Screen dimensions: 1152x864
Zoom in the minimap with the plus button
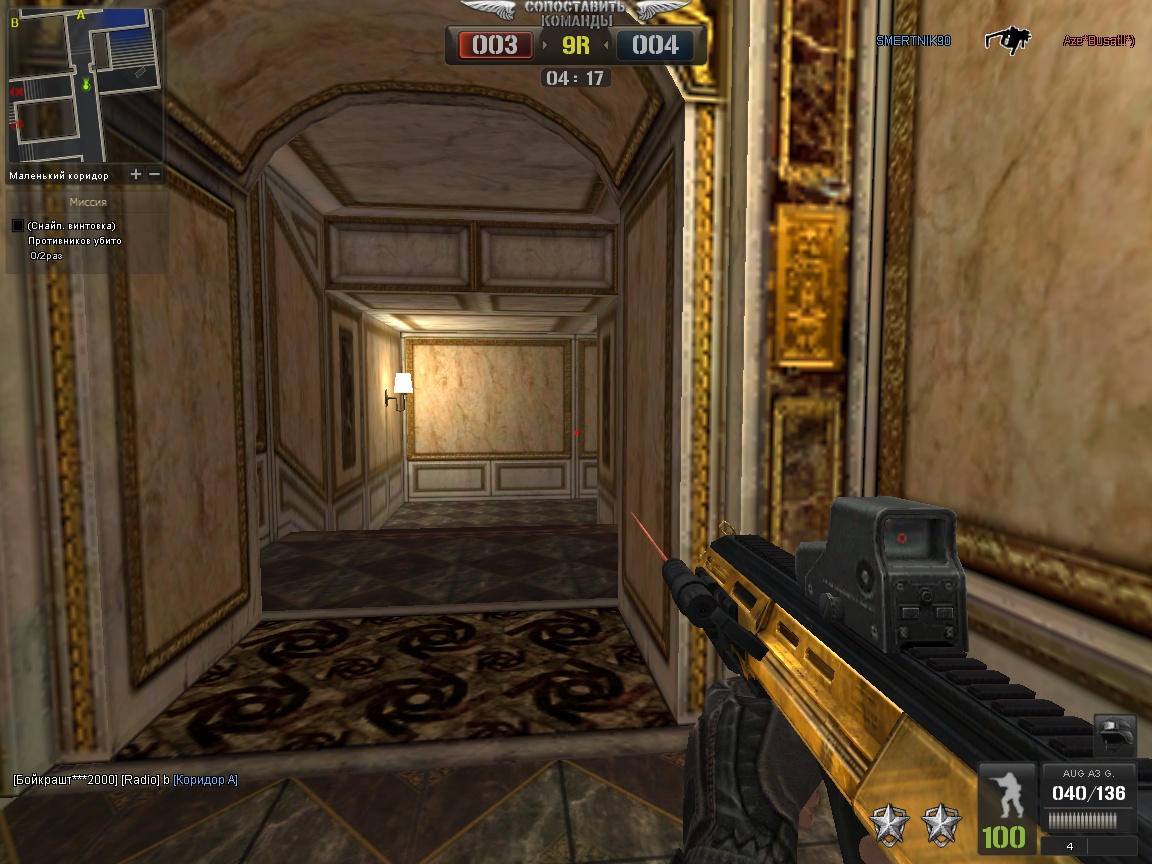(x=136, y=175)
